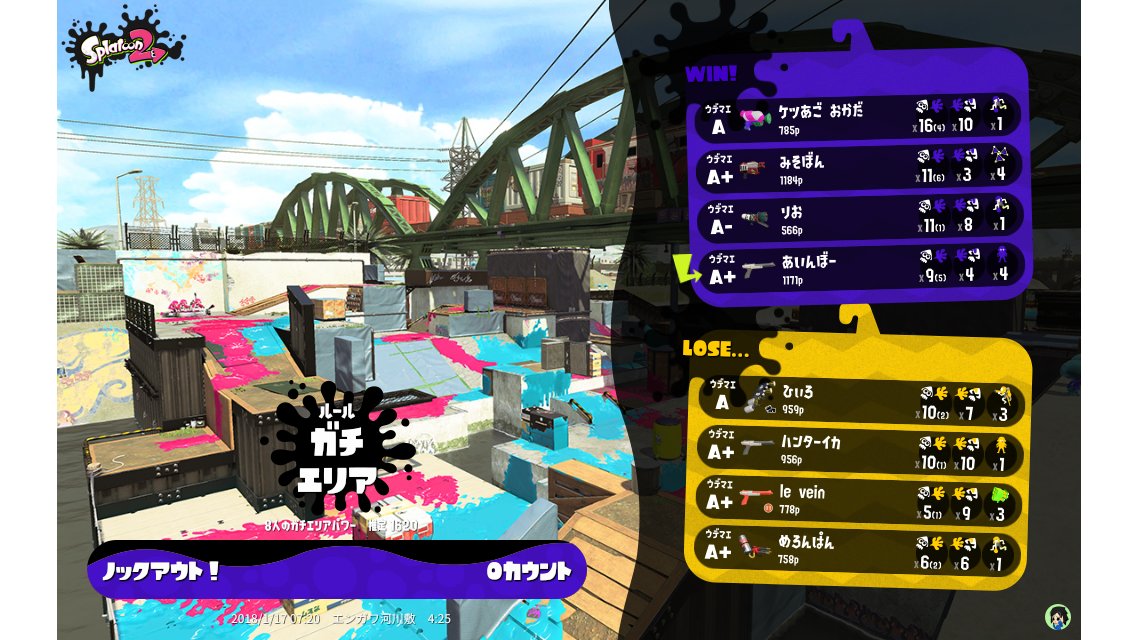Select the ハンターイカ player row
Viewport: 1138px width, 640px height.
[860, 452]
